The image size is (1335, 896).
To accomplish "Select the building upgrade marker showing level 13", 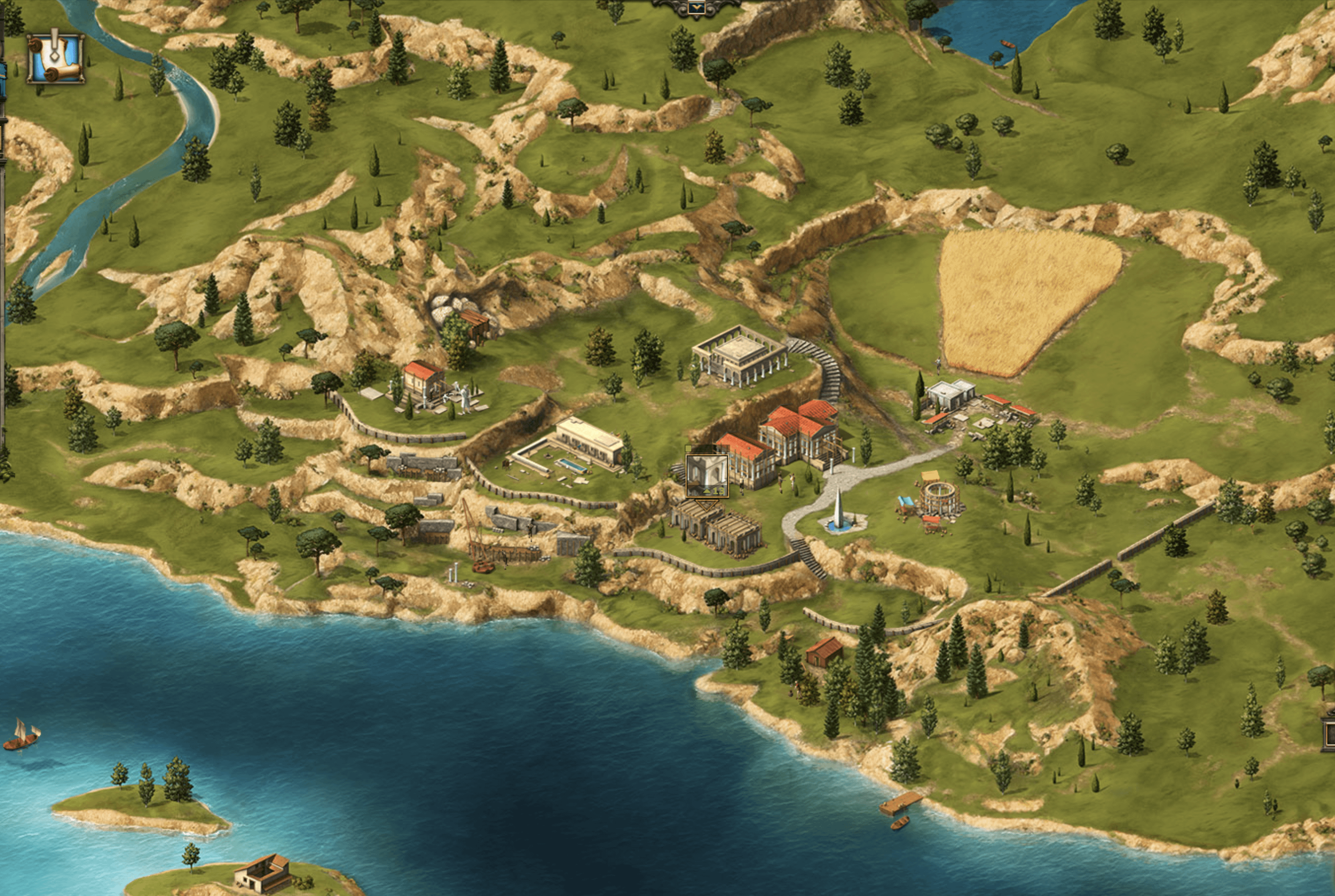I will pos(707,476).
